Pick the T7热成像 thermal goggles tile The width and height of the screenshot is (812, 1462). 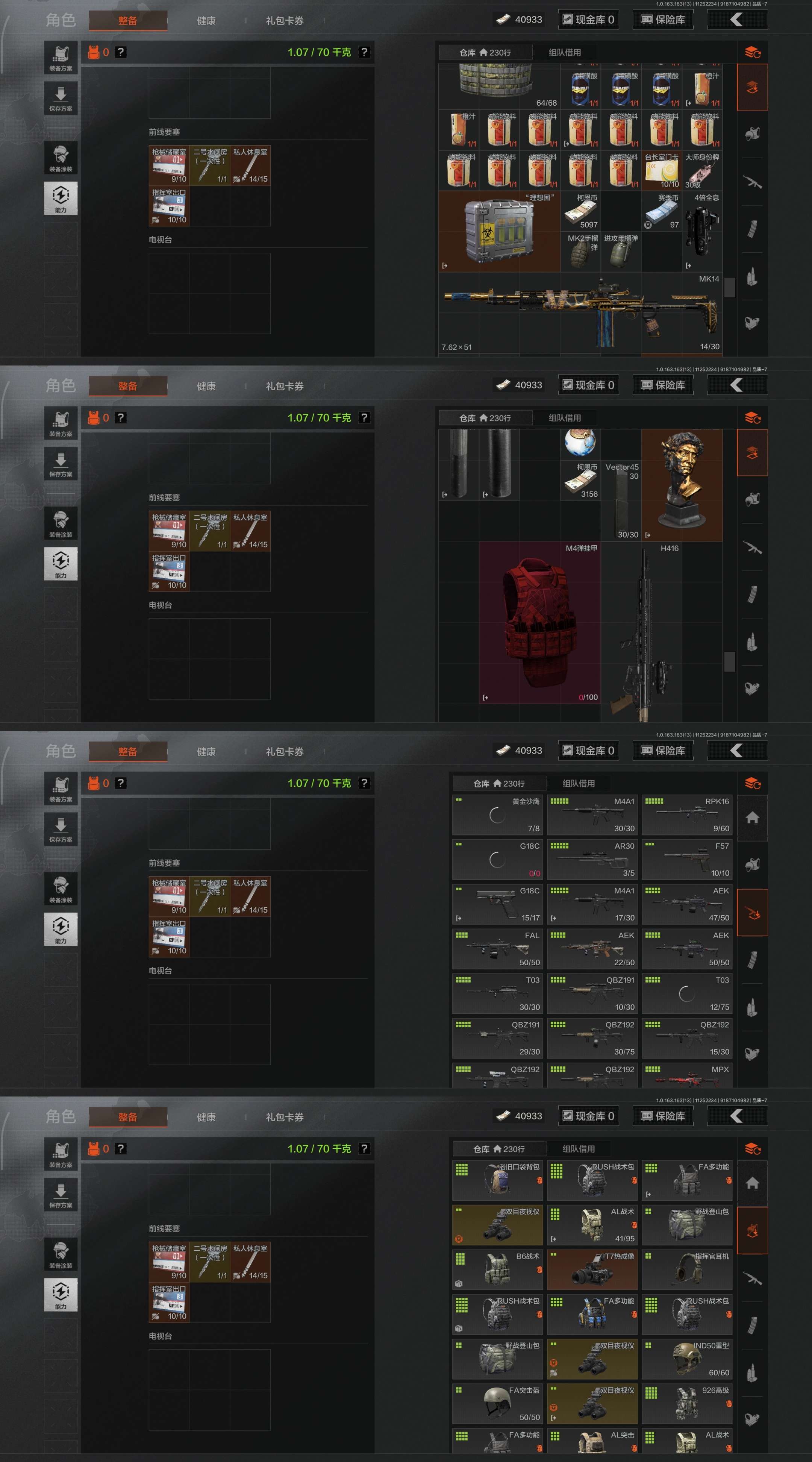click(592, 1269)
